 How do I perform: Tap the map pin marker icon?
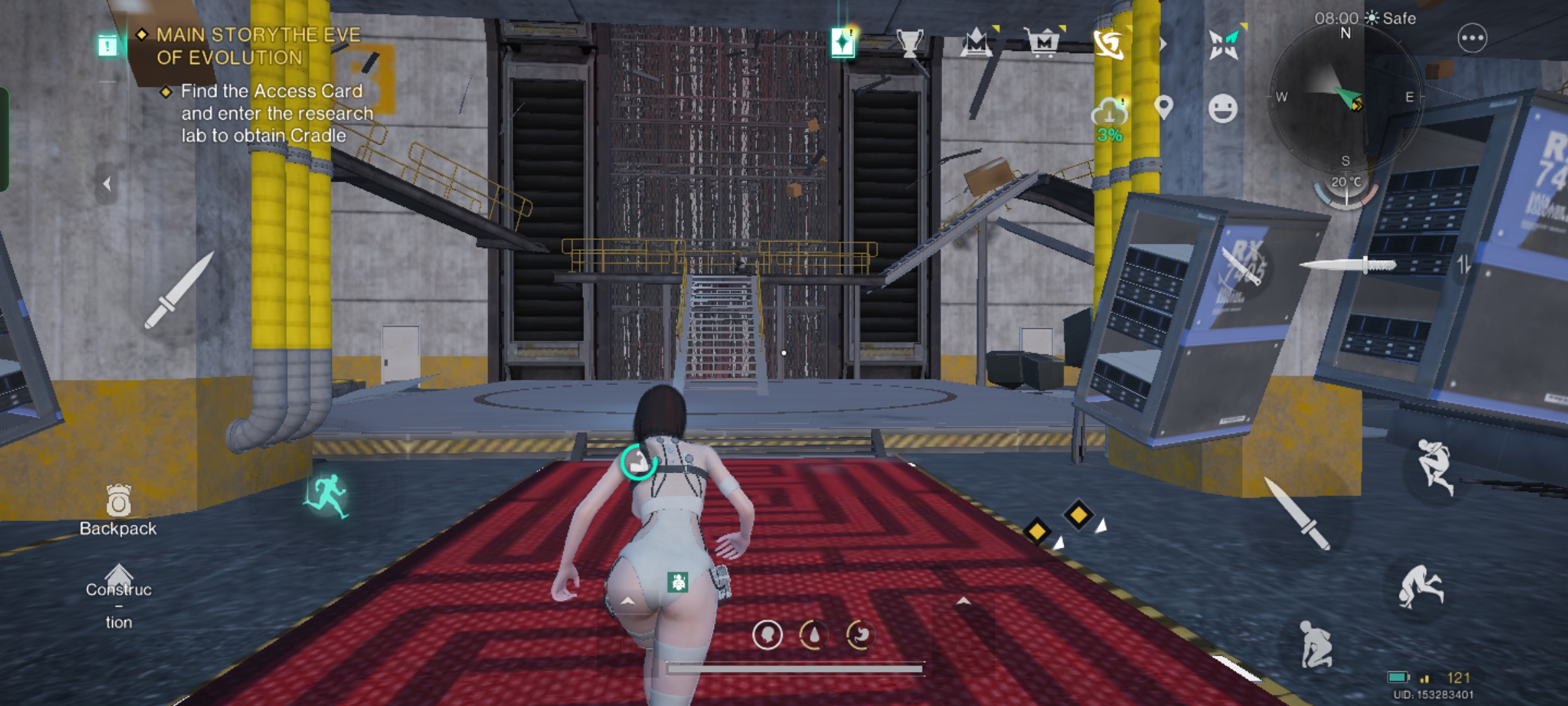(x=1164, y=107)
